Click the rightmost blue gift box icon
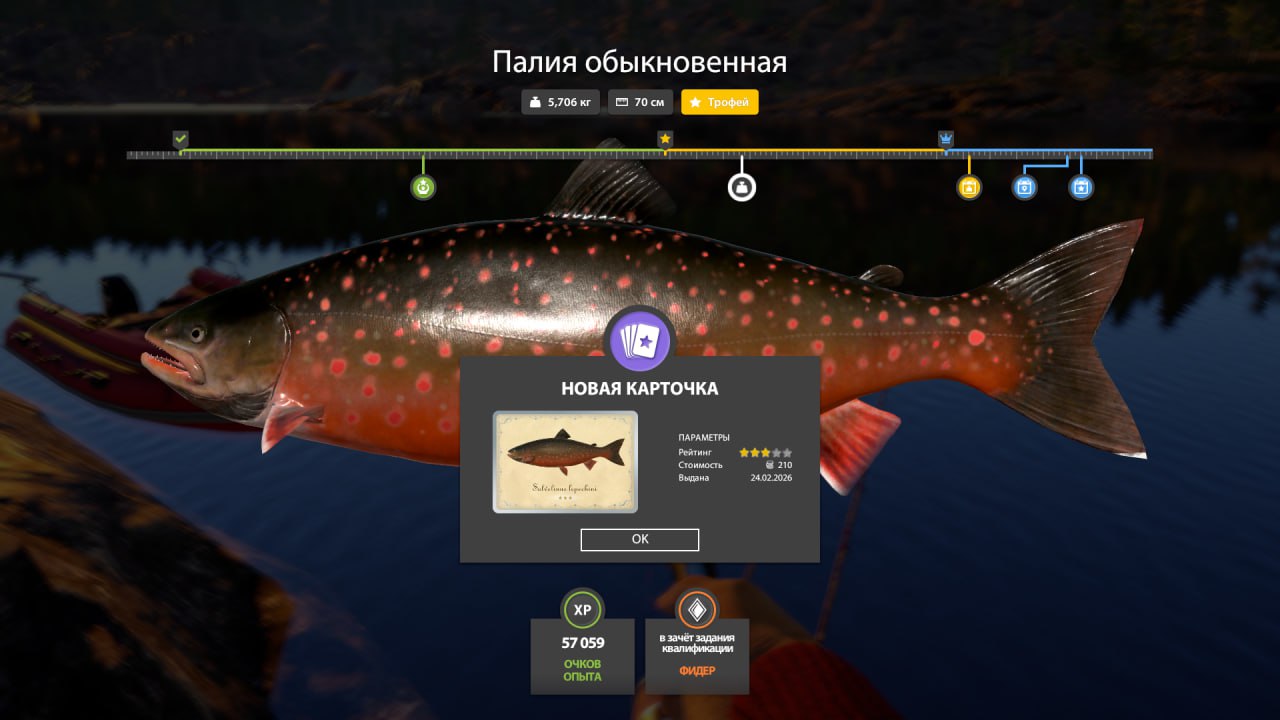Viewport: 1280px width, 720px height. [1081, 186]
